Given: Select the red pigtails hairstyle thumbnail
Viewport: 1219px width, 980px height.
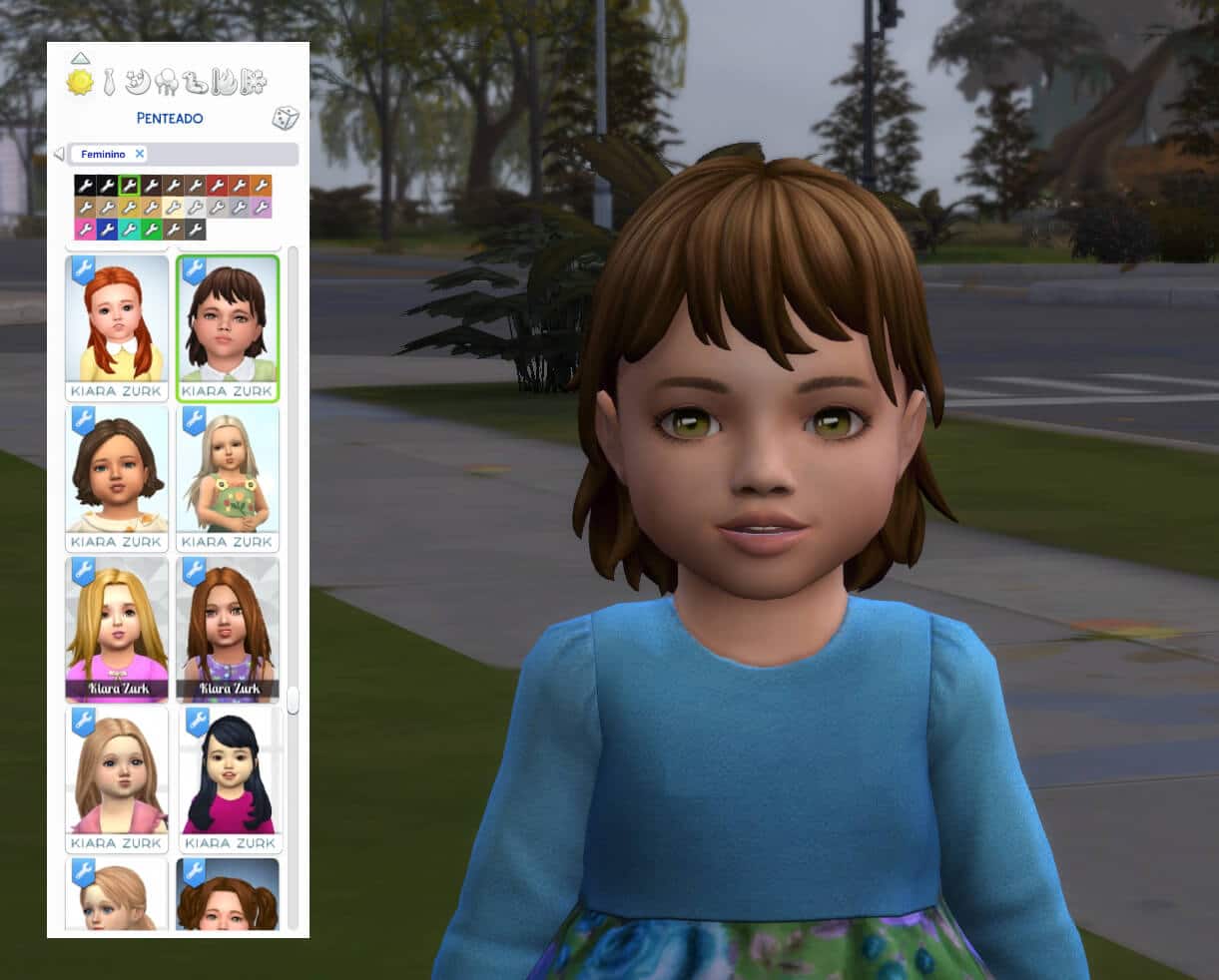Looking at the screenshot, I should 117,319.
